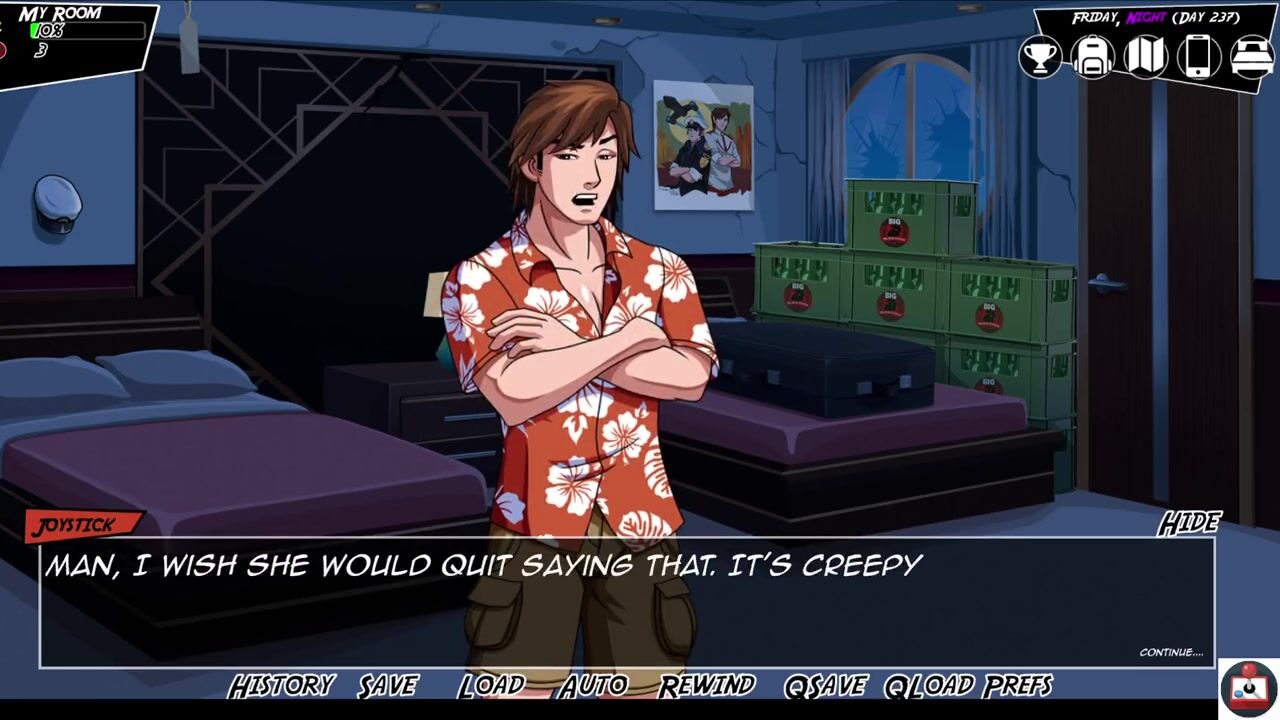Hide the dialogue box
1280x720 pixels.
click(x=1190, y=523)
